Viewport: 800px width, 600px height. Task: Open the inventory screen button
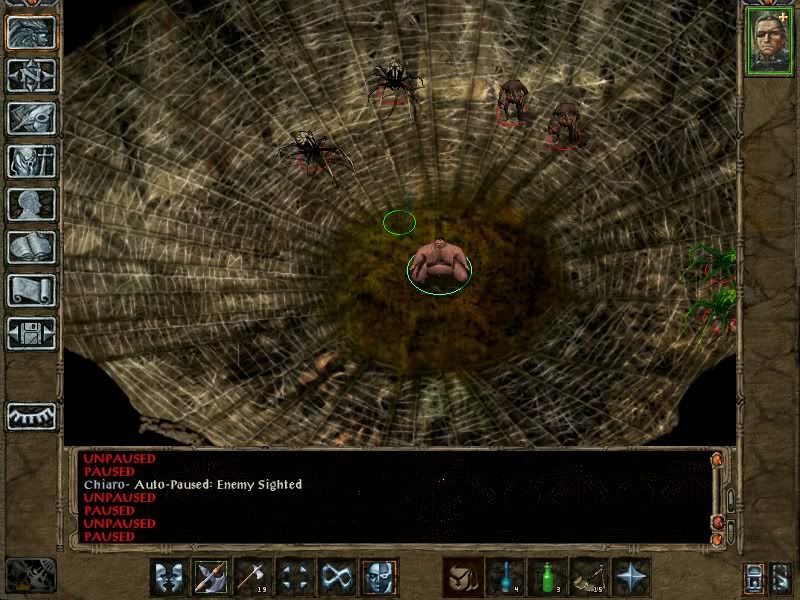coord(30,161)
